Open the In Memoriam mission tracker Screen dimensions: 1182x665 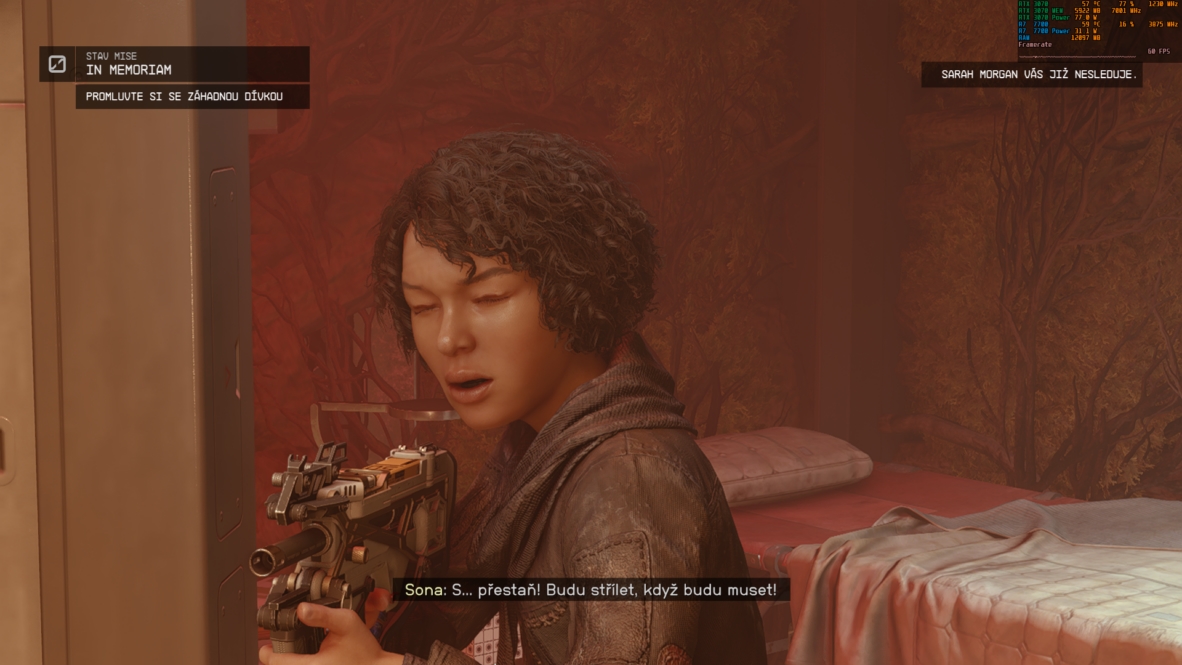(x=191, y=64)
